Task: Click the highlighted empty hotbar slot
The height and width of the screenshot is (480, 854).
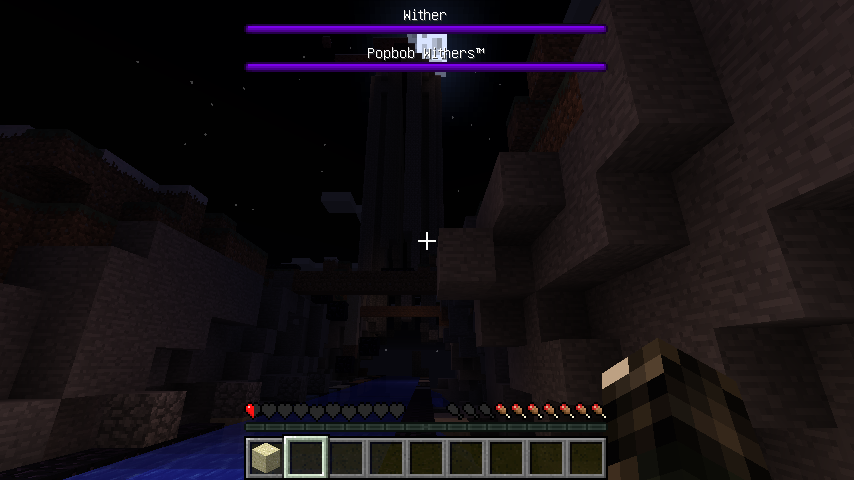Action: click(x=306, y=458)
